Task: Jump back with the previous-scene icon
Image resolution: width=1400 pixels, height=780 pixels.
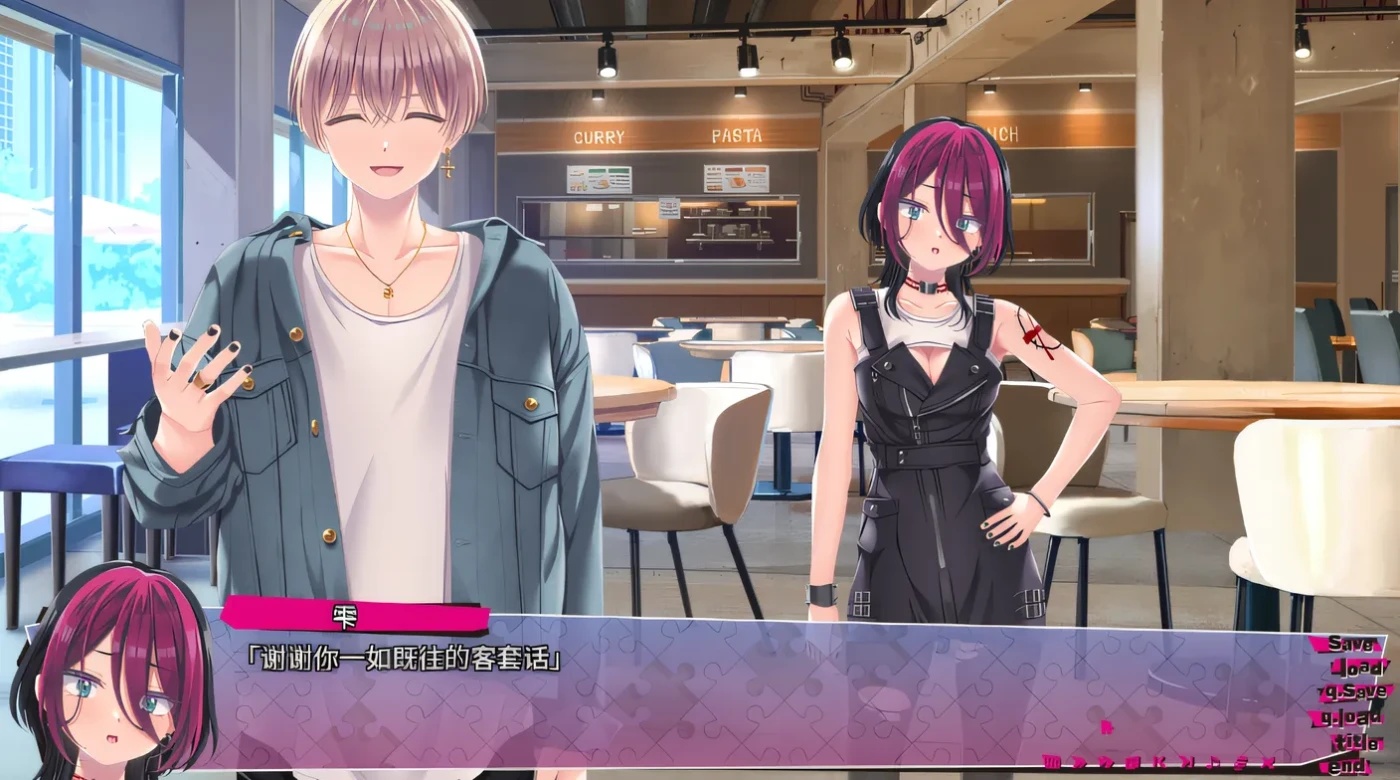Action: coord(1162,763)
